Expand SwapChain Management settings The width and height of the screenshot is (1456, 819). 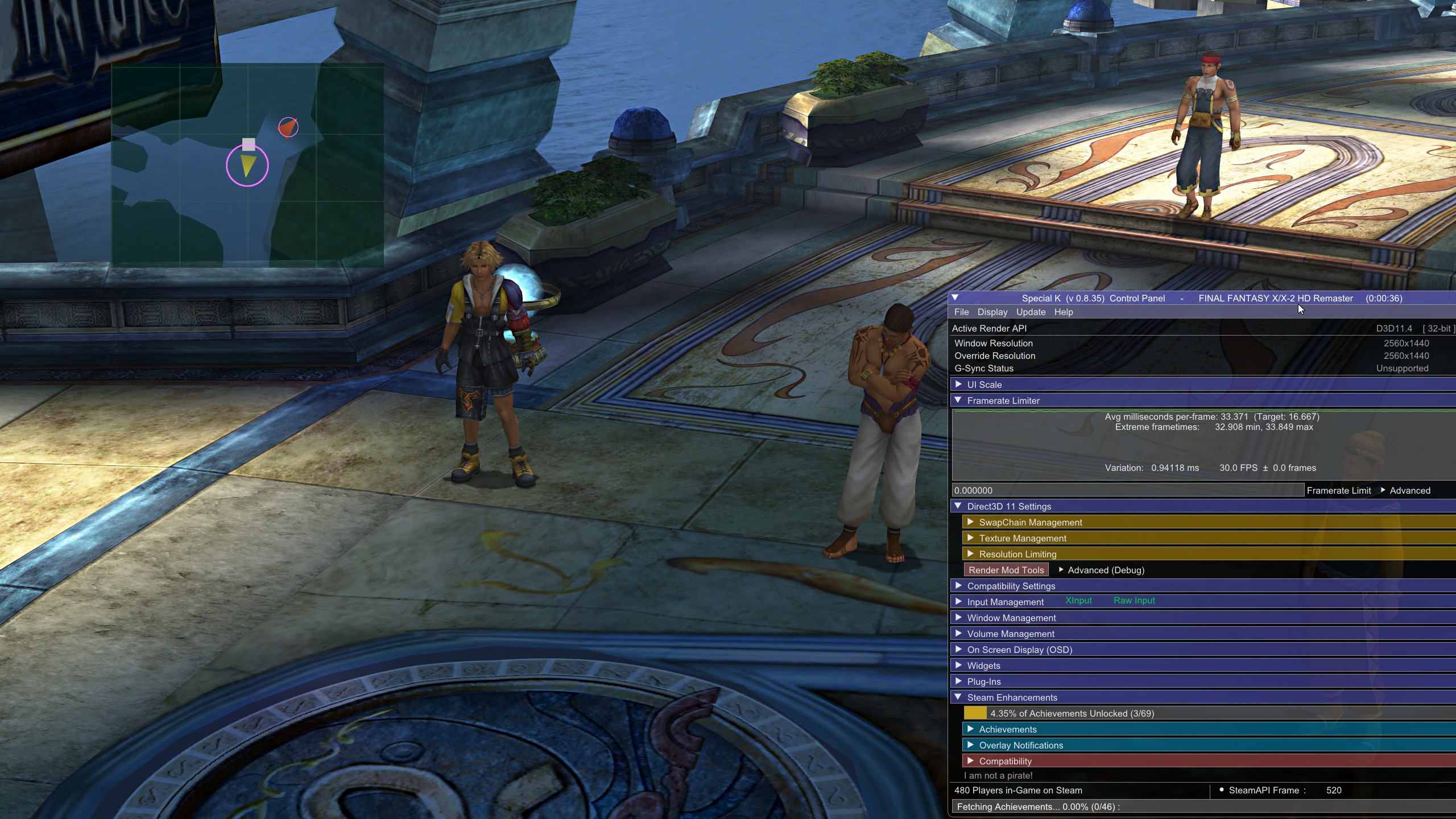coord(1030,523)
